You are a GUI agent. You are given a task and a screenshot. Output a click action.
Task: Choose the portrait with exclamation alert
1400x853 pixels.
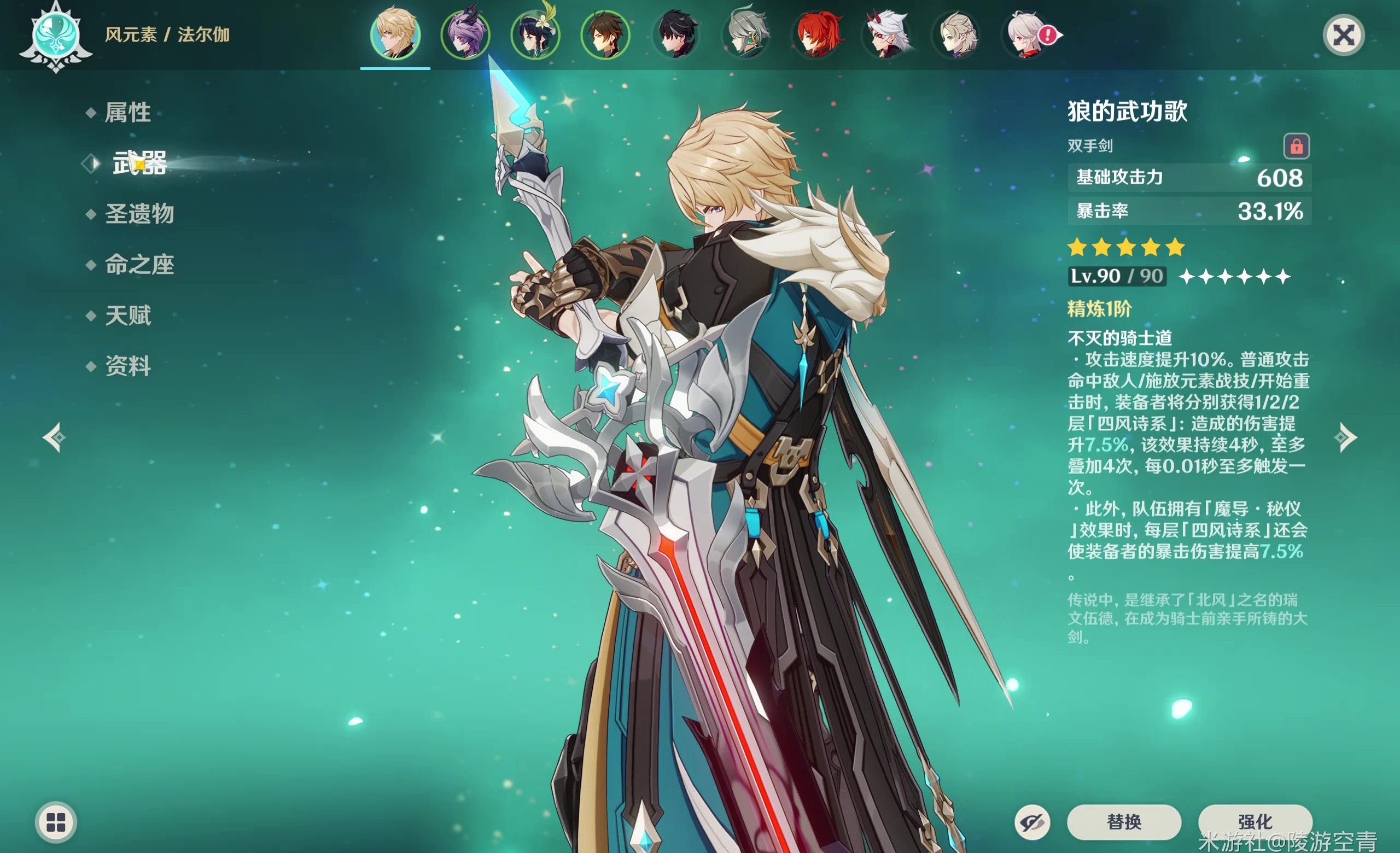(1026, 34)
